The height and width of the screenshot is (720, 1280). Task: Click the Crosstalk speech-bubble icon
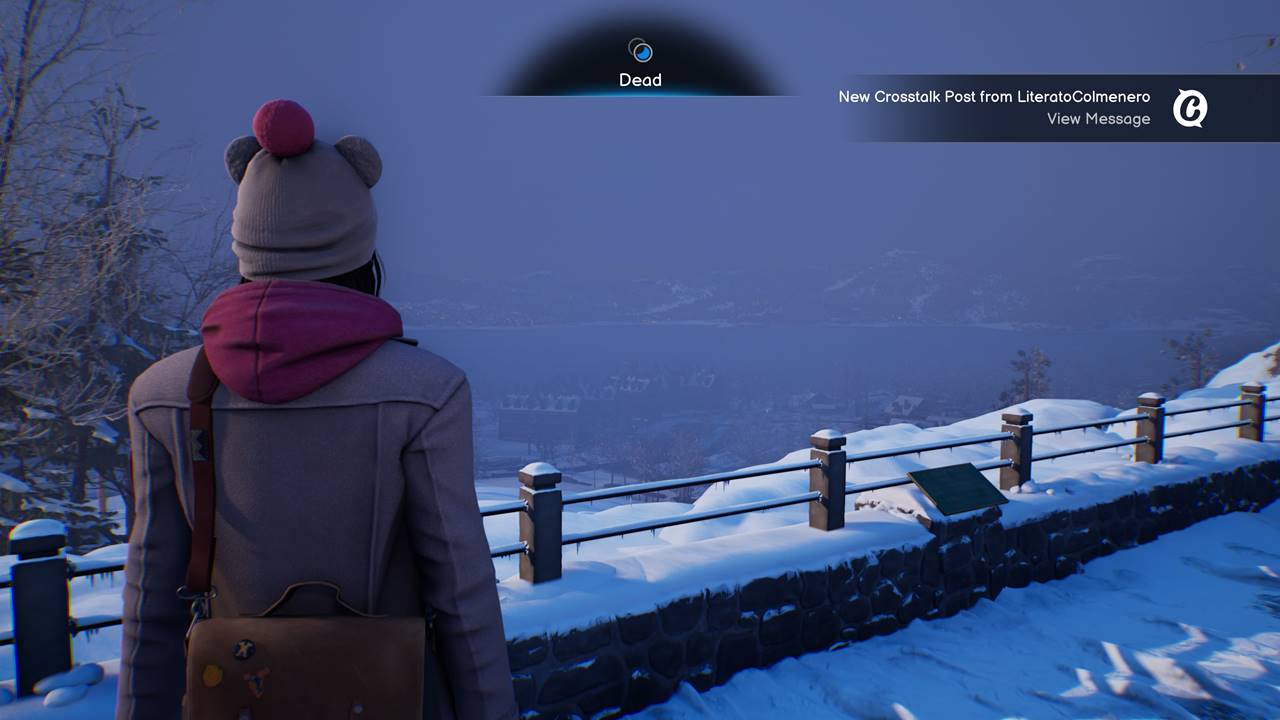(1190, 108)
